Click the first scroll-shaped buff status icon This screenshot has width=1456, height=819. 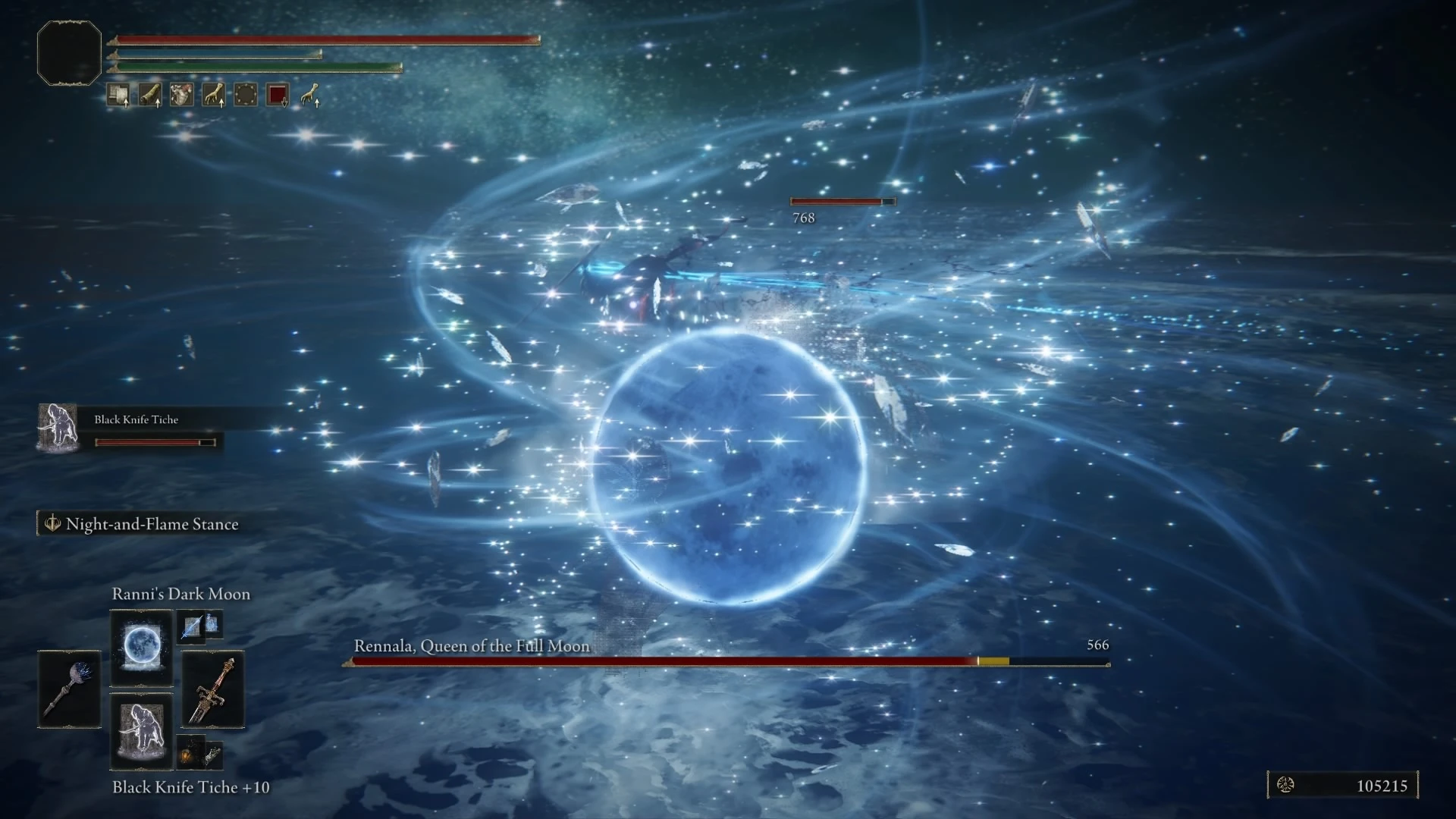point(118,95)
